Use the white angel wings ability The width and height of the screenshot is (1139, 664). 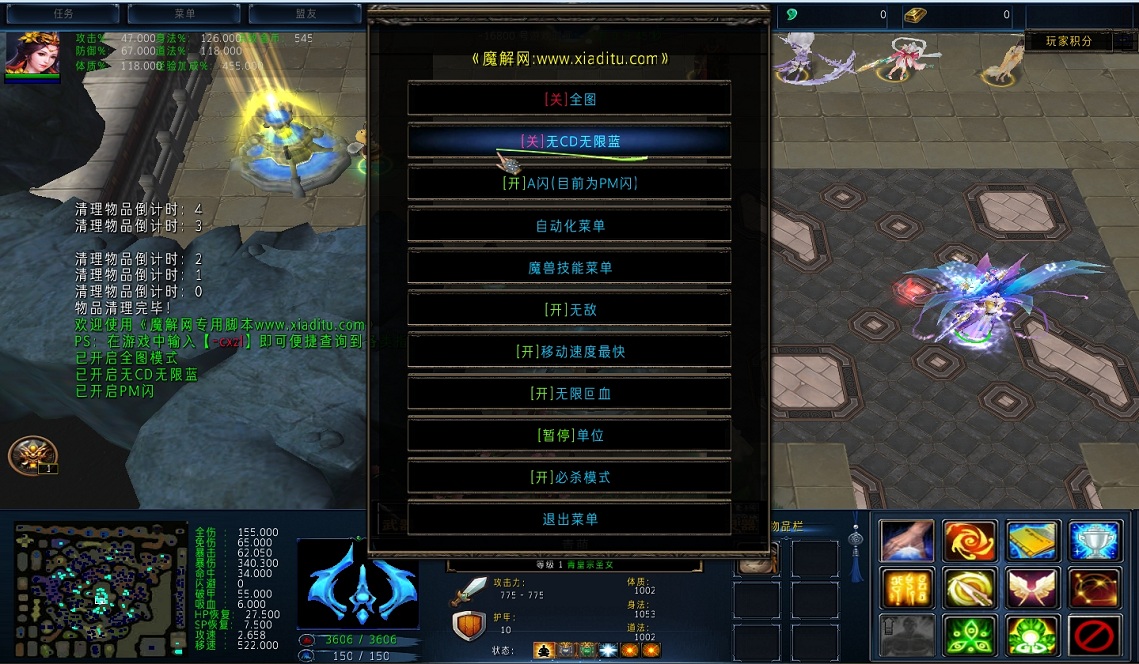click(1032, 588)
